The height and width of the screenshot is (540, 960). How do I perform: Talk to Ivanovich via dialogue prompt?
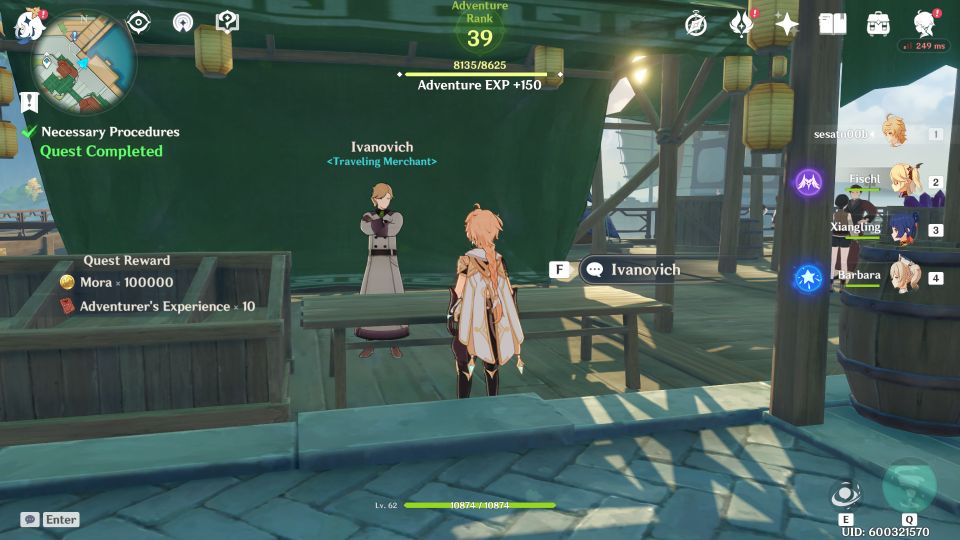(630, 270)
